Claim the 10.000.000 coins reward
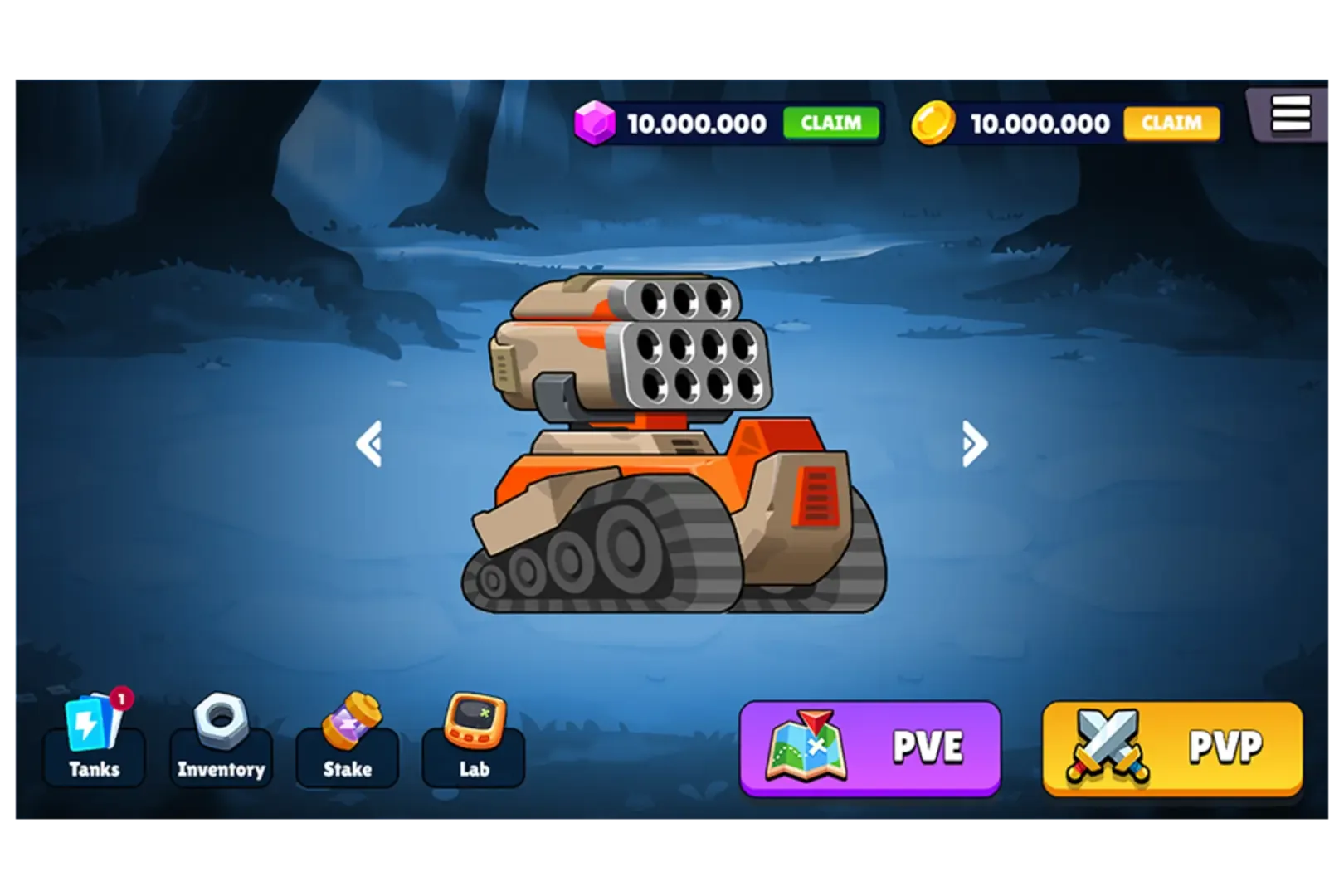 click(1171, 123)
